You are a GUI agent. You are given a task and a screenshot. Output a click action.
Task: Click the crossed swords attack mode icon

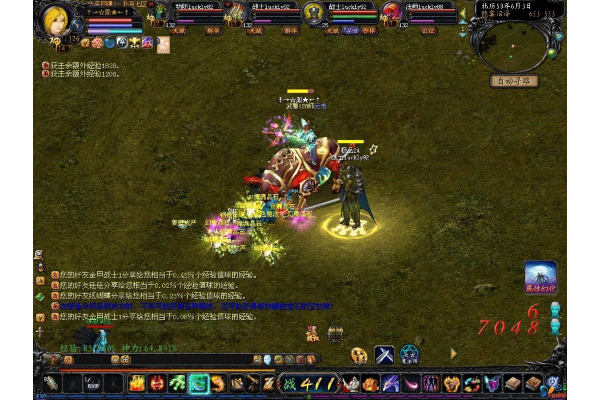(384, 354)
